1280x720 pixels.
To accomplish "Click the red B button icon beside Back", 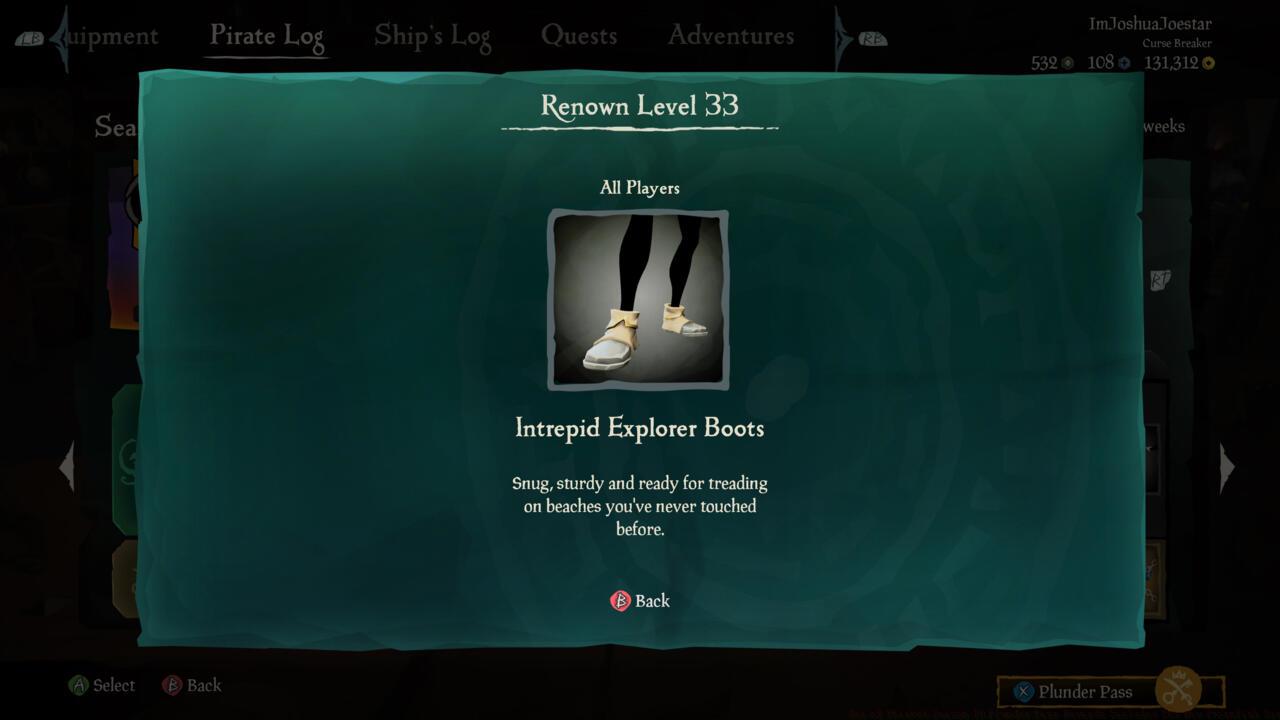I will click(620, 601).
